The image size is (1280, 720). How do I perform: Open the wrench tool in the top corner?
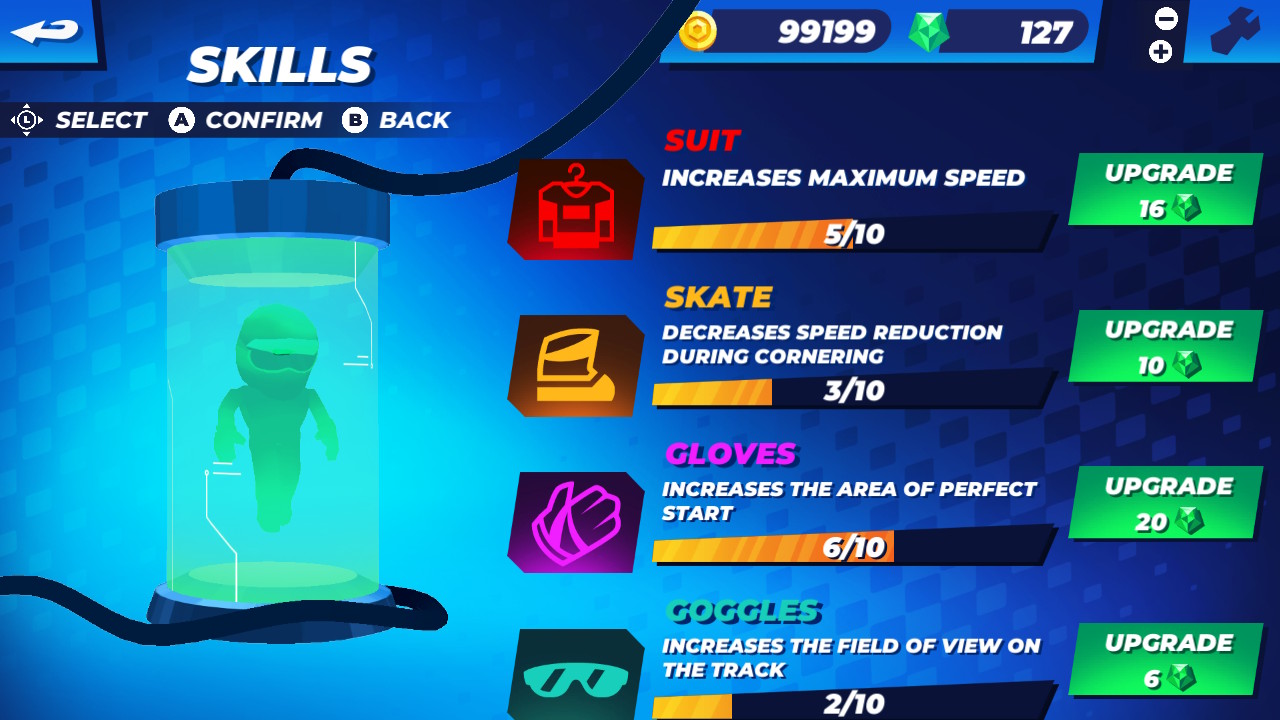[1237, 31]
